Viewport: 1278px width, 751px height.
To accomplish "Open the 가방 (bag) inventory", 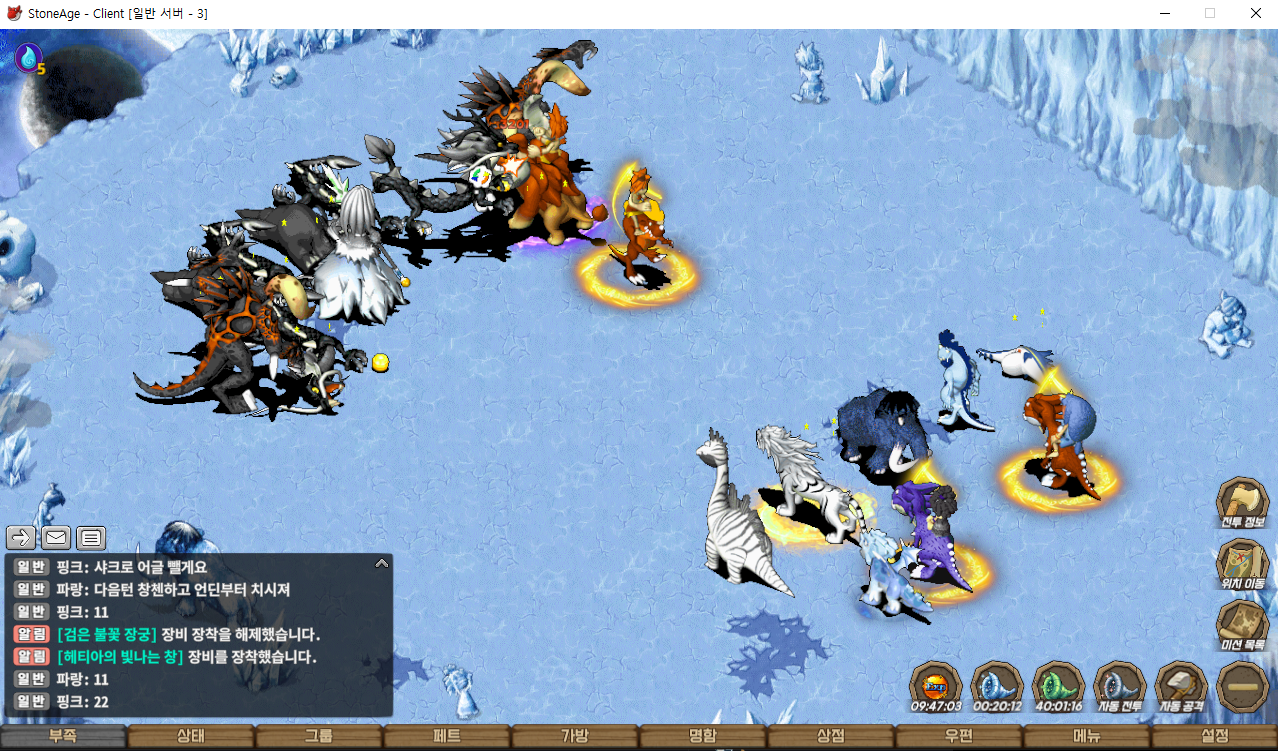I will [x=575, y=737].
